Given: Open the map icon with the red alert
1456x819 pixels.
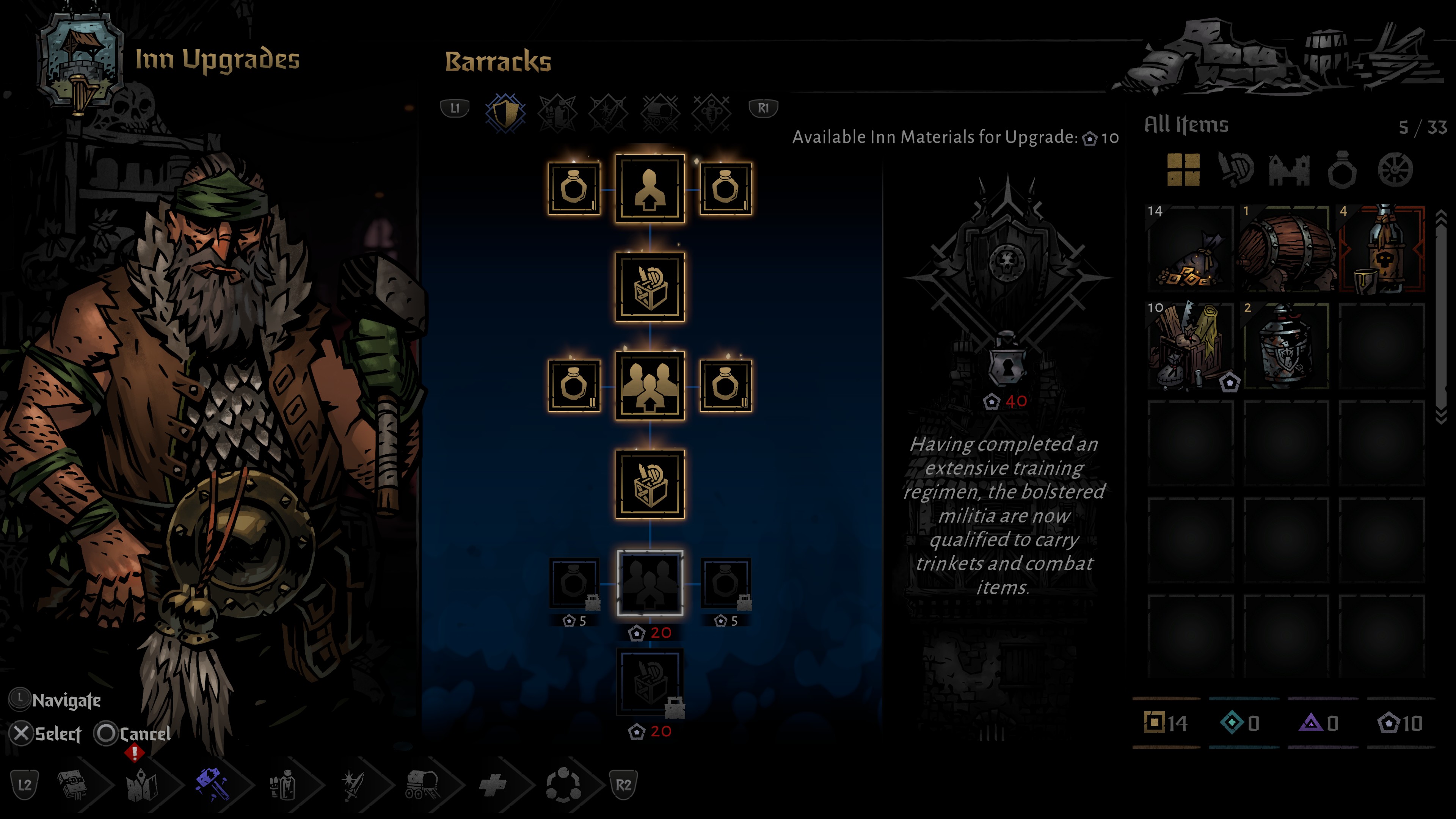Looking at the screenshot, I should [141, 784].
